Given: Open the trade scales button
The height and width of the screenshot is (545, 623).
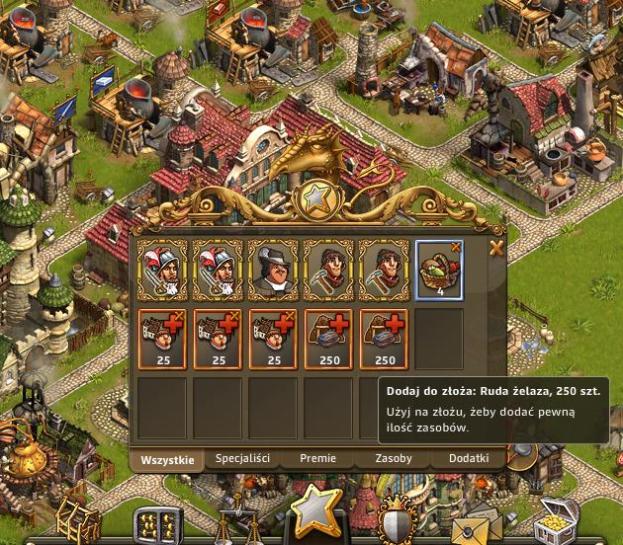Looking at the screenshot, I should coord(237,527).
